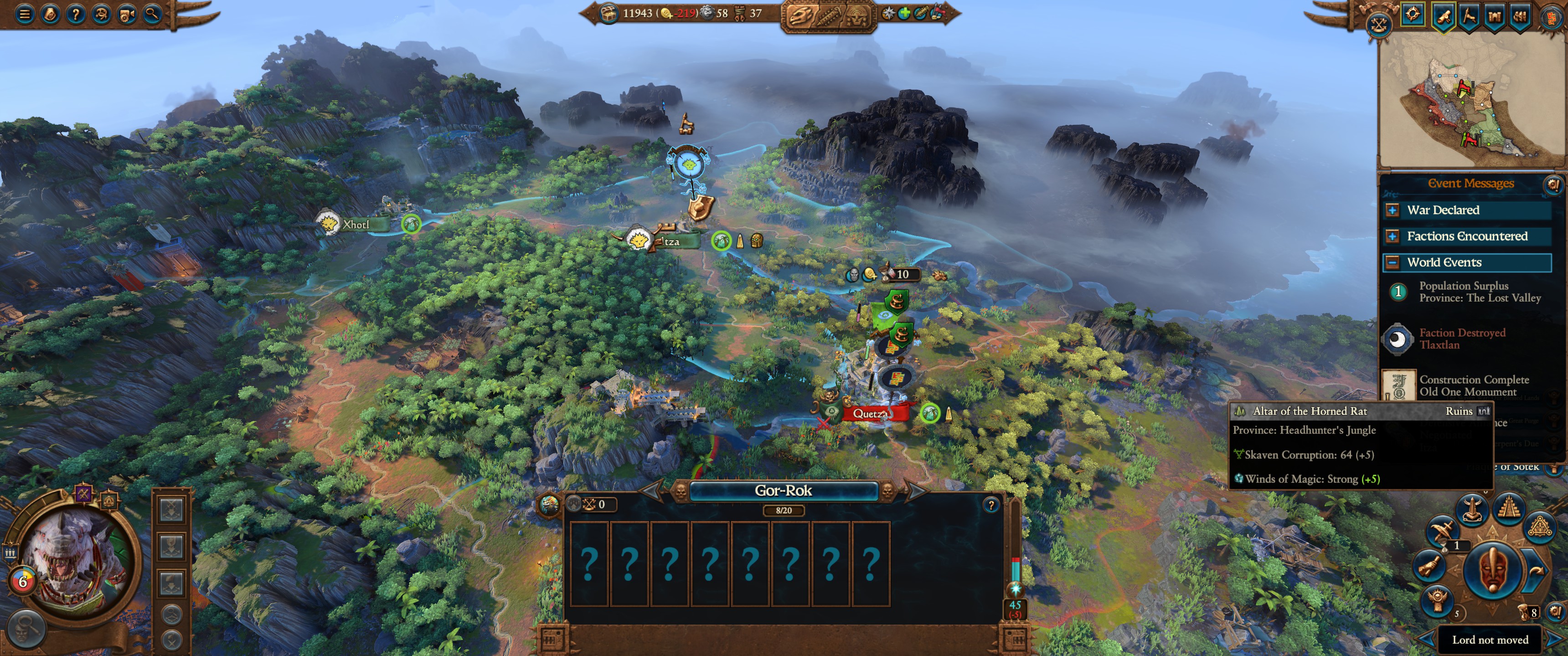Click the Lord not moved end-turn notification
This screenshot has height=656, width=1568.
click(1491, 640)
